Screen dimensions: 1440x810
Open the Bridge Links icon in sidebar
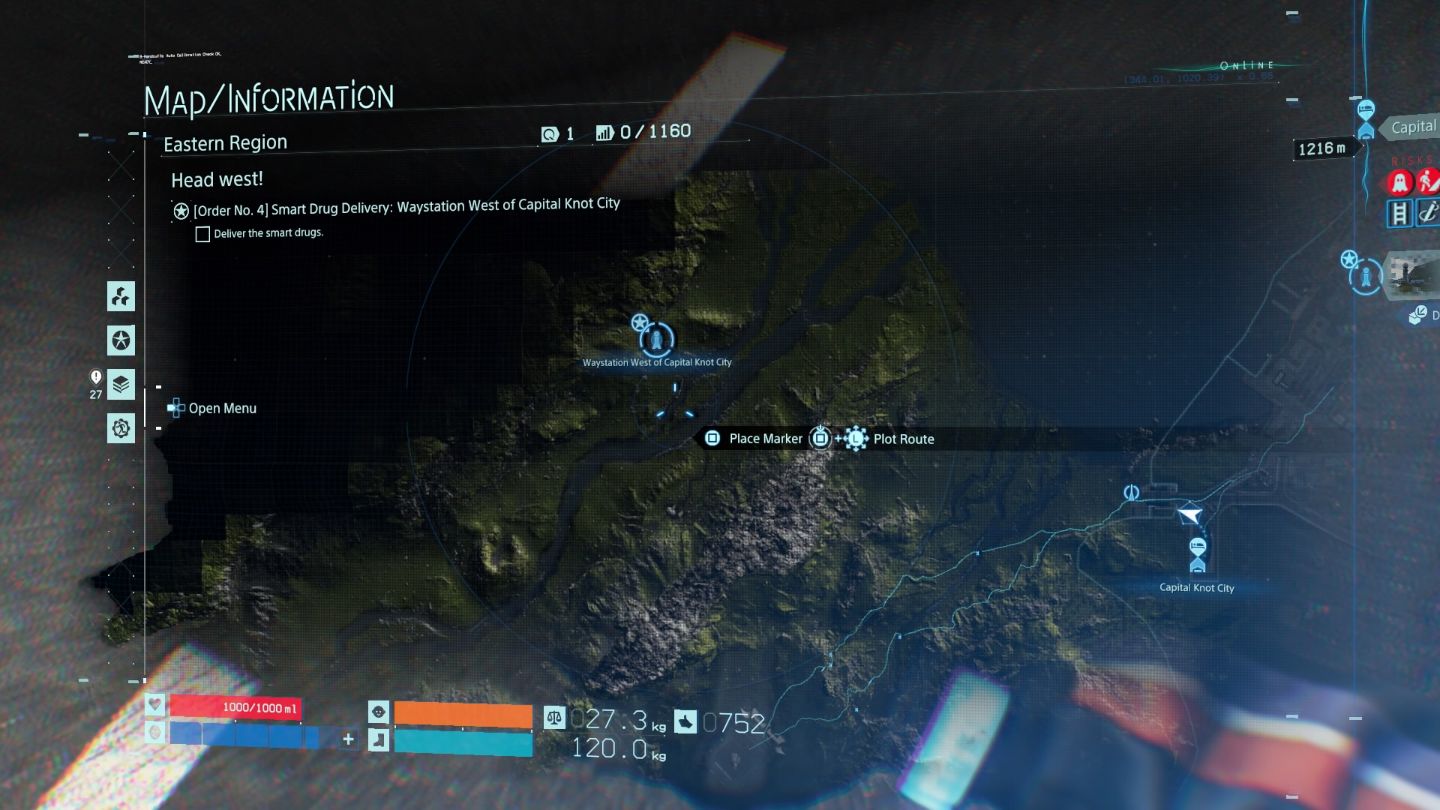tap(121, 296)
